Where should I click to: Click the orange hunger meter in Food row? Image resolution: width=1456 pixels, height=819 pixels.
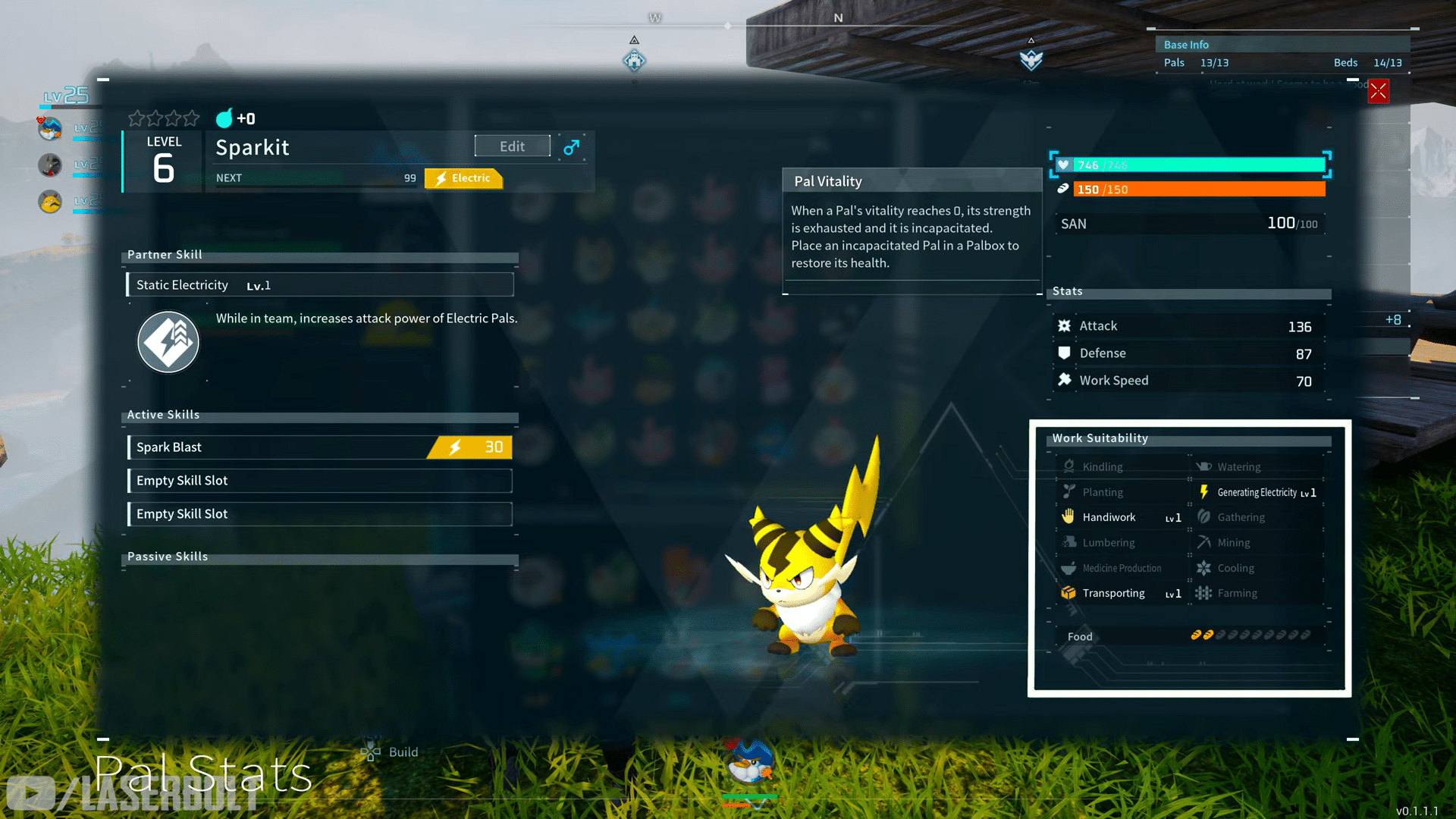[x=1202, y=635]
